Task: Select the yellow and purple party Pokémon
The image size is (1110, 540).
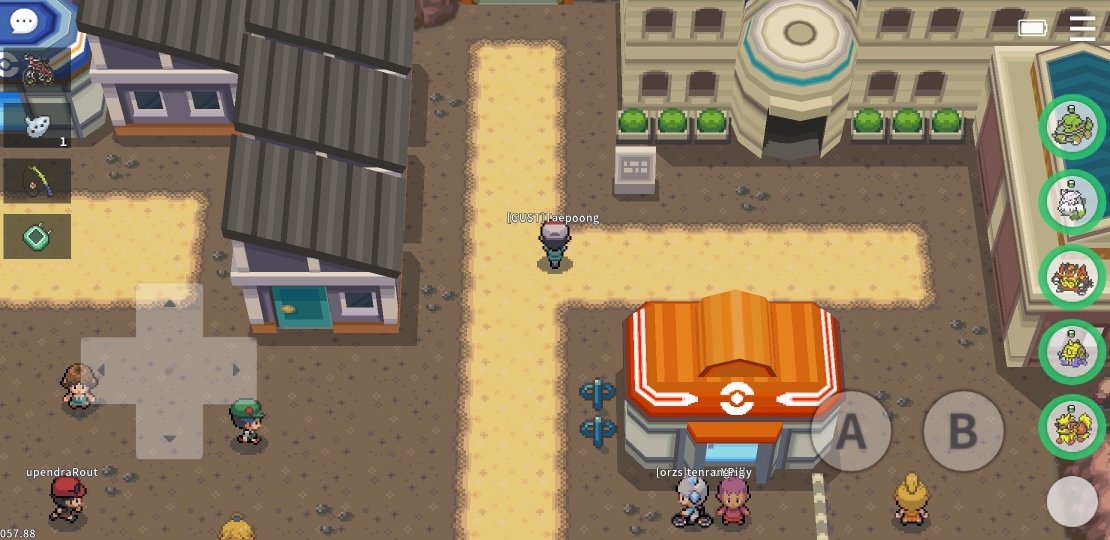Action: [x=1072, y=352]
